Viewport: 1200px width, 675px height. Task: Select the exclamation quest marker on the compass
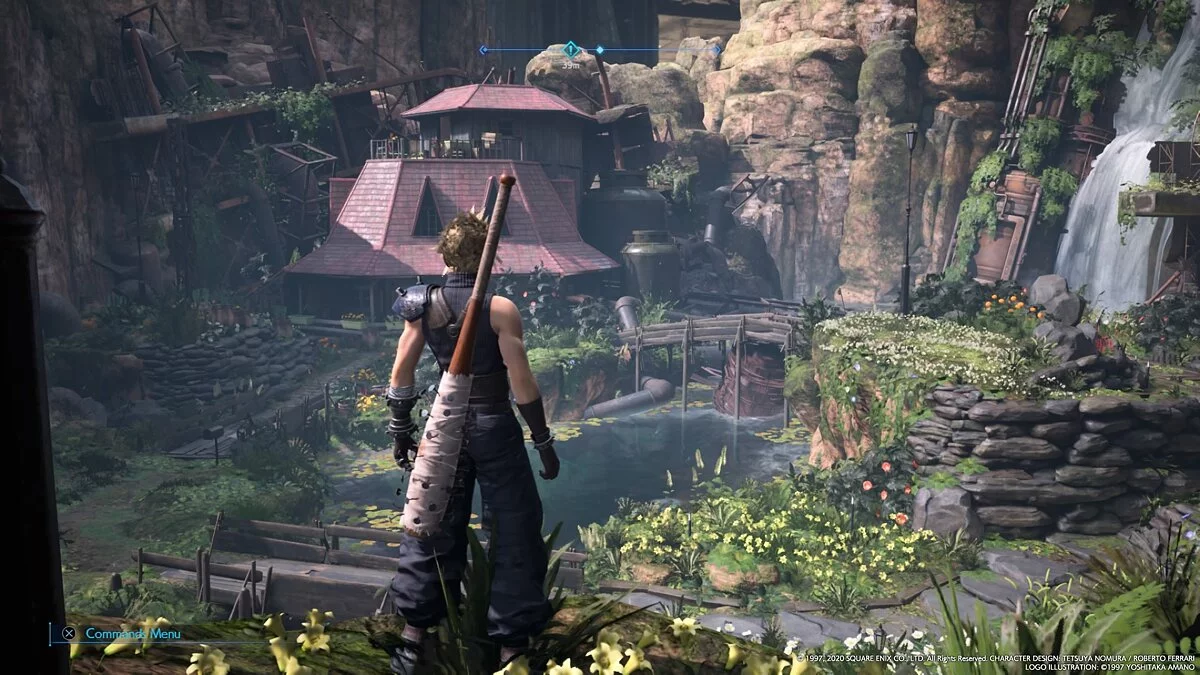[x=571, y=48]
